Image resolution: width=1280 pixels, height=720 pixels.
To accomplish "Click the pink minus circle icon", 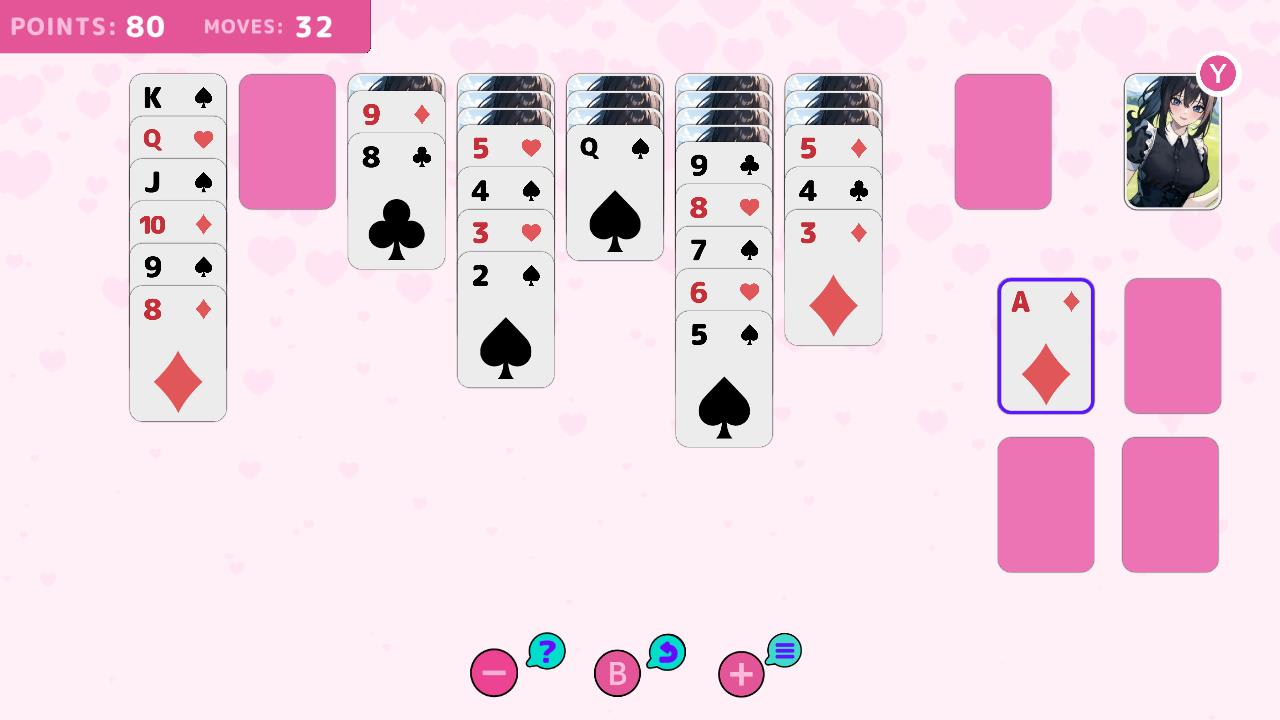I will [493, 673].
